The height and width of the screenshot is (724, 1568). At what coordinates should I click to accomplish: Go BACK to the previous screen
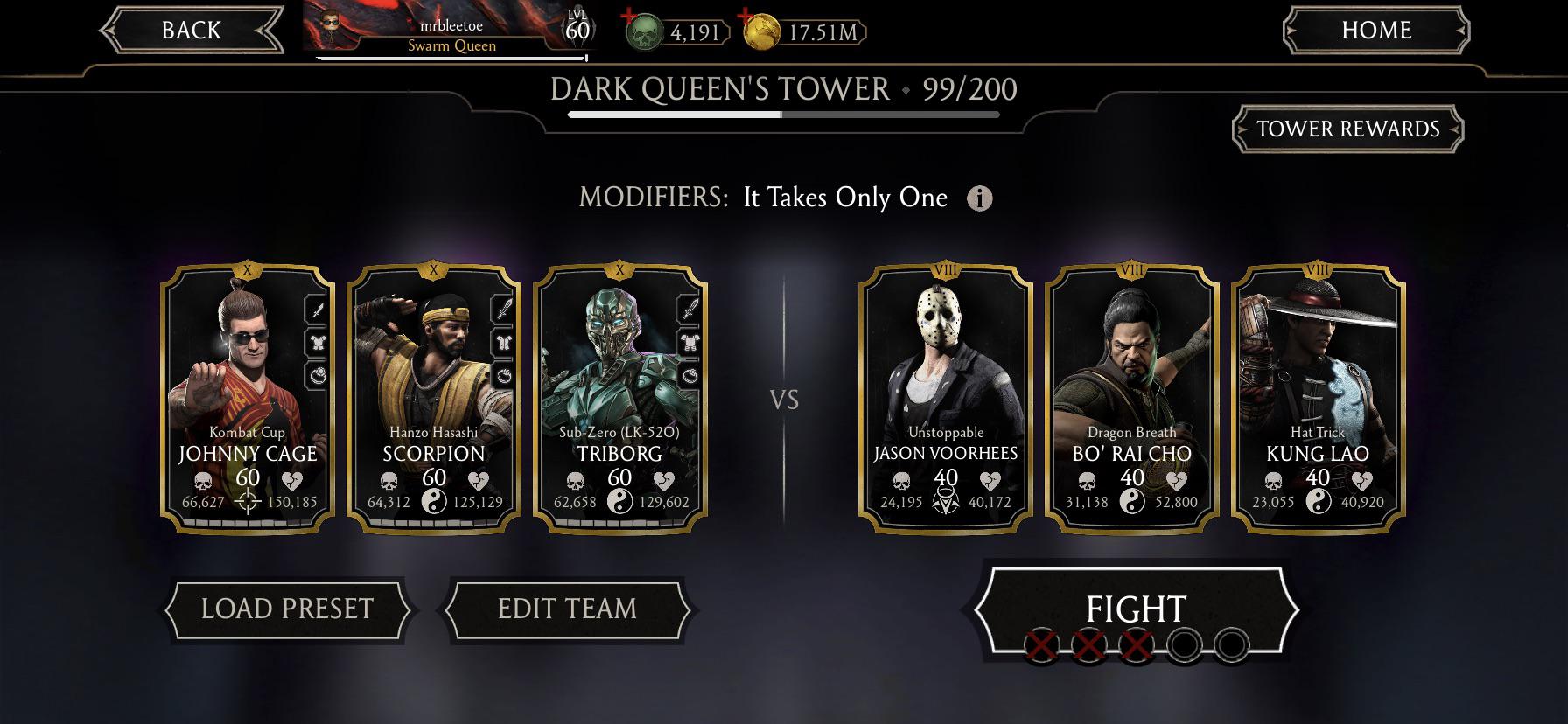[188, 30]
